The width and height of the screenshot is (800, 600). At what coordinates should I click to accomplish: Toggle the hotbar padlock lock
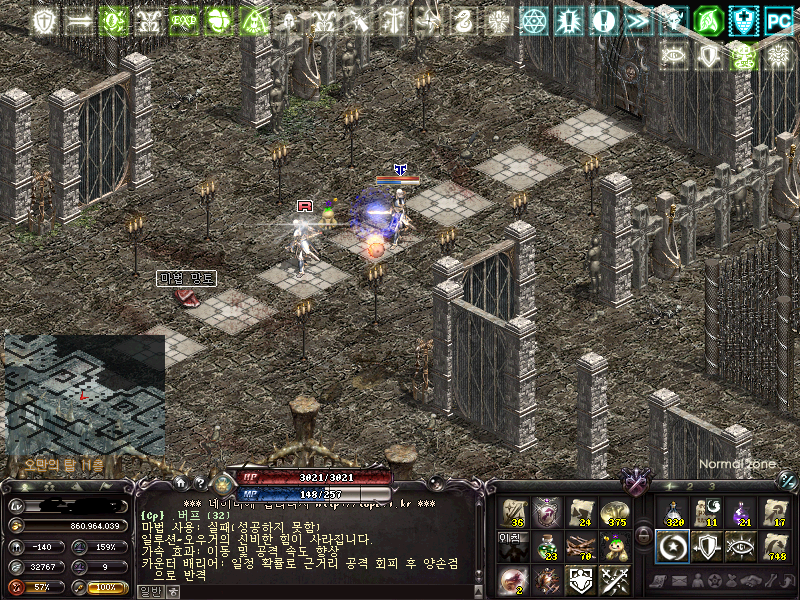[644, 534]
